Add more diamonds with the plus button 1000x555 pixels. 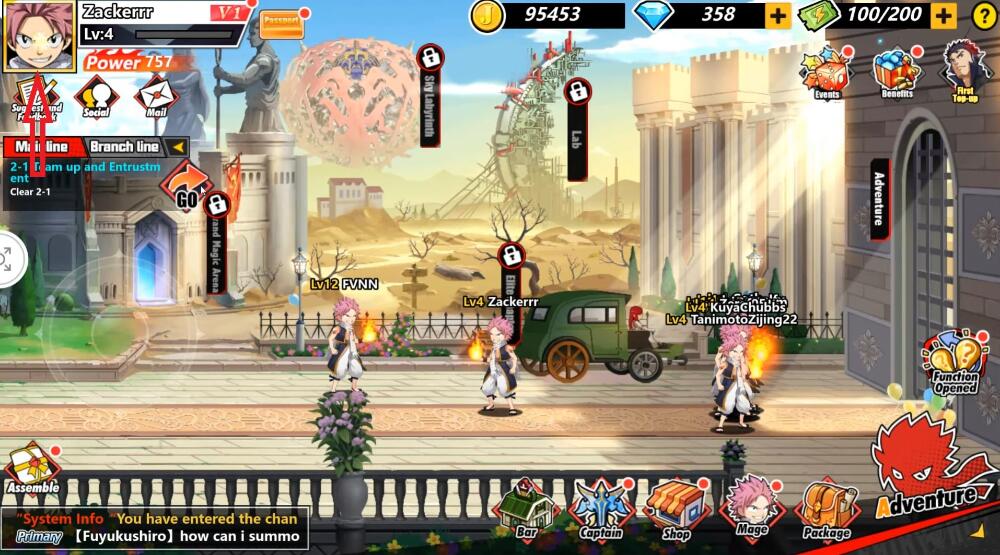pyautogui.click(x=778, y=15)
